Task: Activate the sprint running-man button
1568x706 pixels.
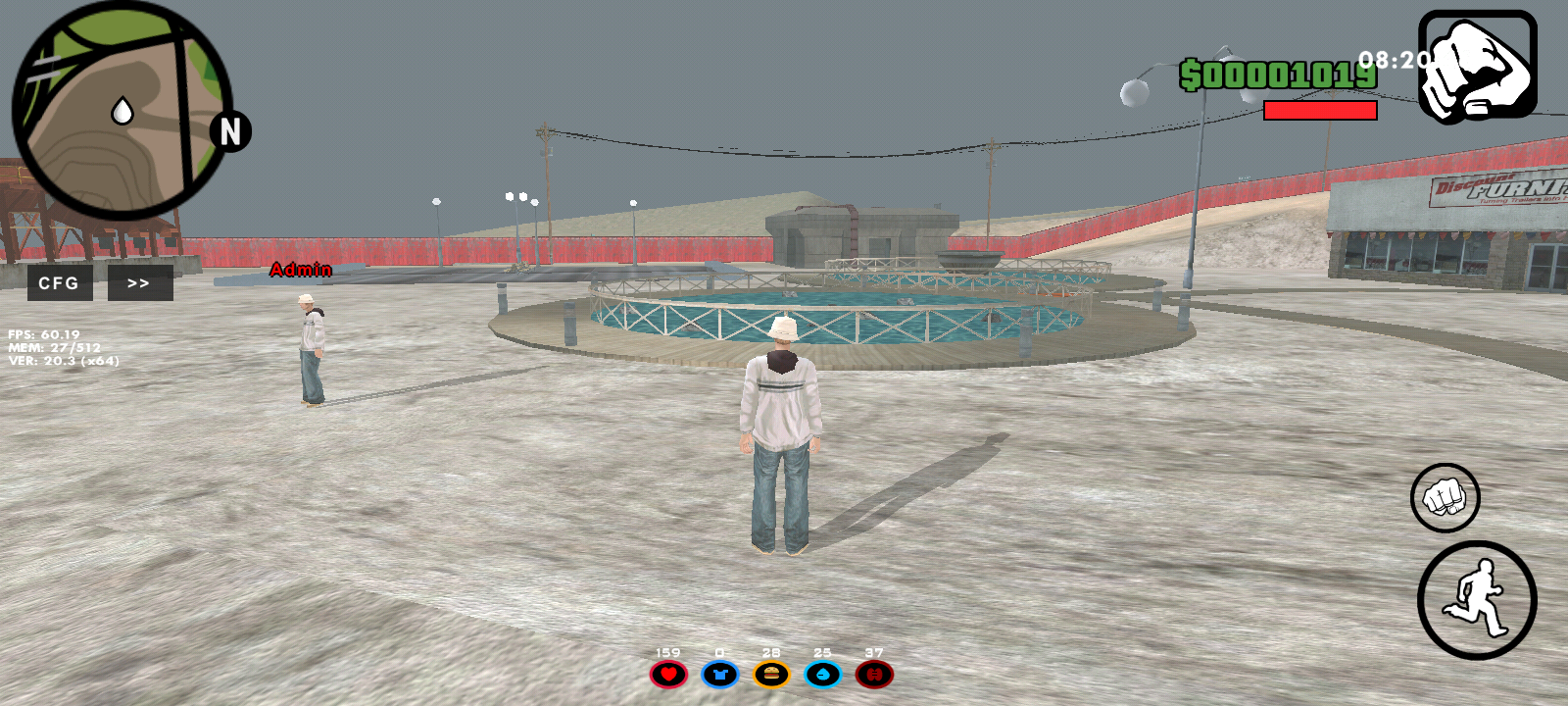Action: click(x=1476, y=600)
